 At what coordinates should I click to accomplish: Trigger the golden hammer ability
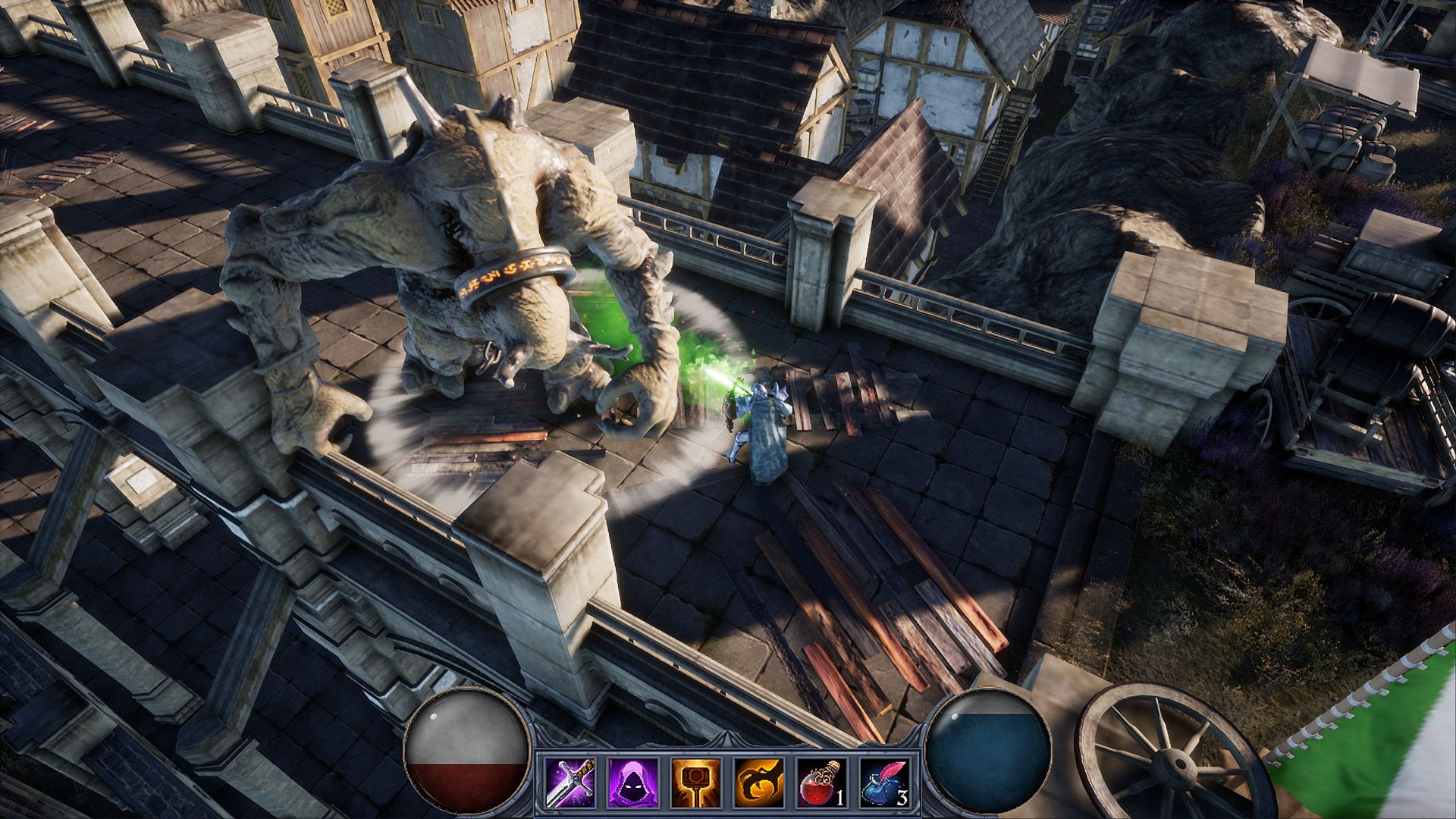click(695, 783)
